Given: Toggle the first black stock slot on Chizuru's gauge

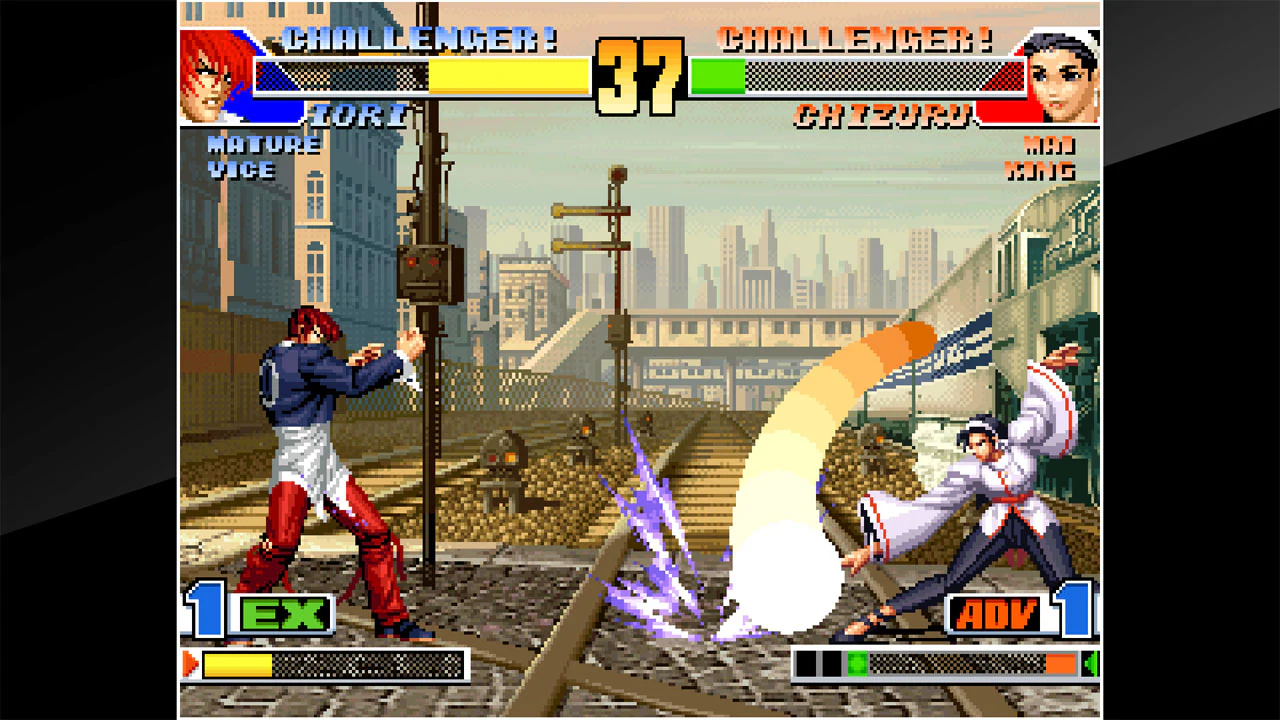Looking at the screenshot, I should click(x=805, y=662).
